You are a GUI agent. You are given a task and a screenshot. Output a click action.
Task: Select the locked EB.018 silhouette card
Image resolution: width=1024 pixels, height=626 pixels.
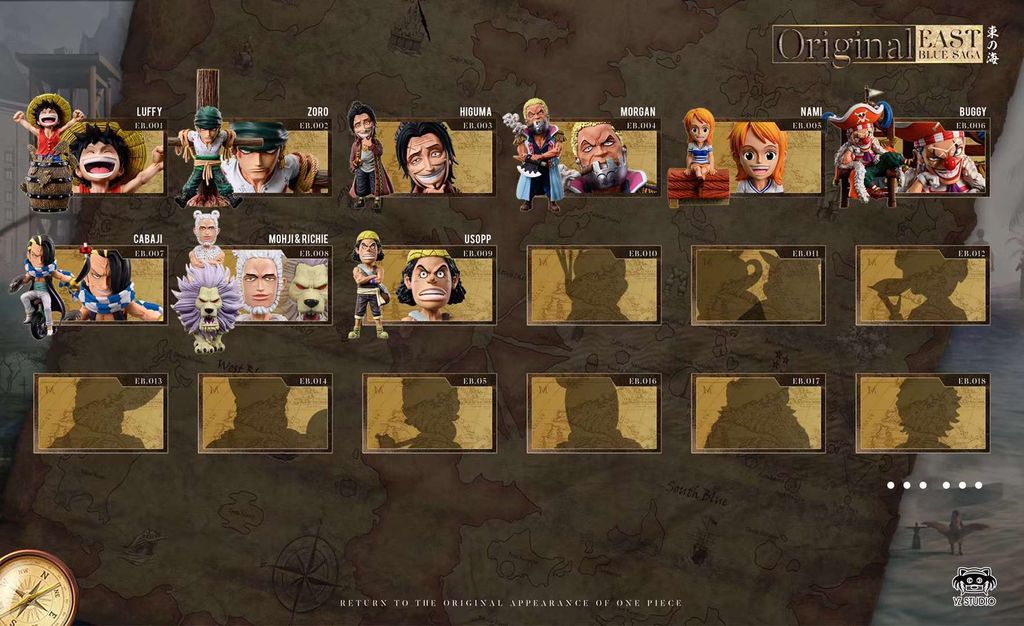coord(922,413)
